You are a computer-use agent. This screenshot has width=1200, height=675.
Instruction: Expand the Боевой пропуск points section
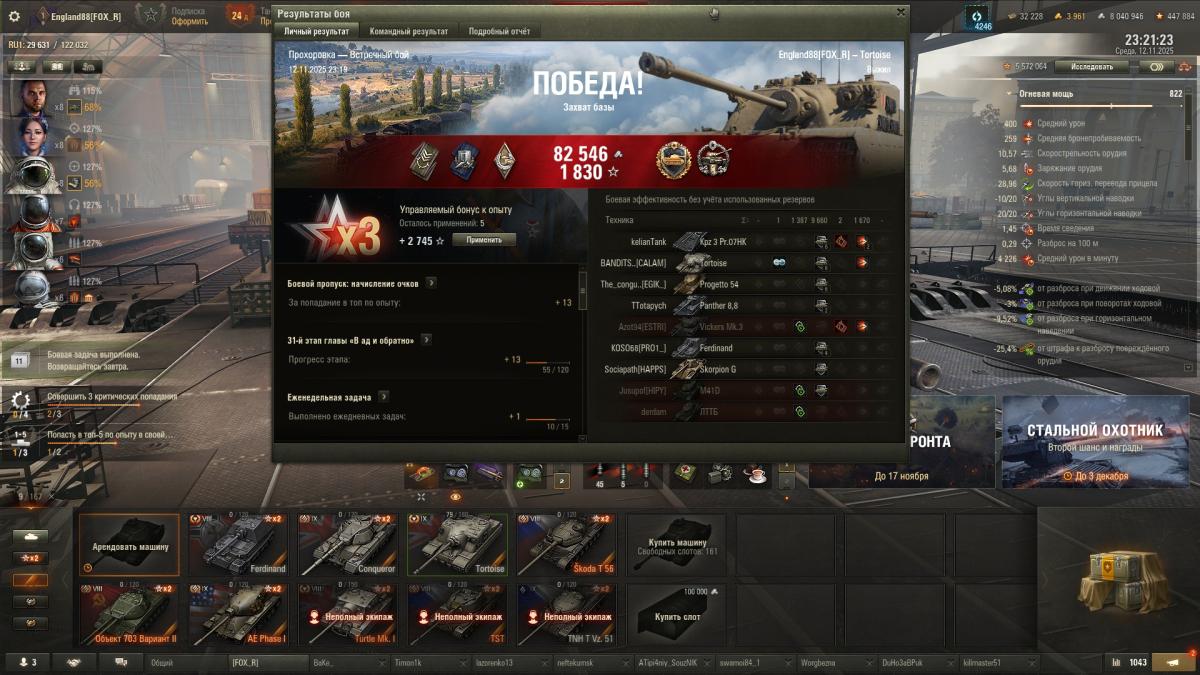click(x=431, y=283)
